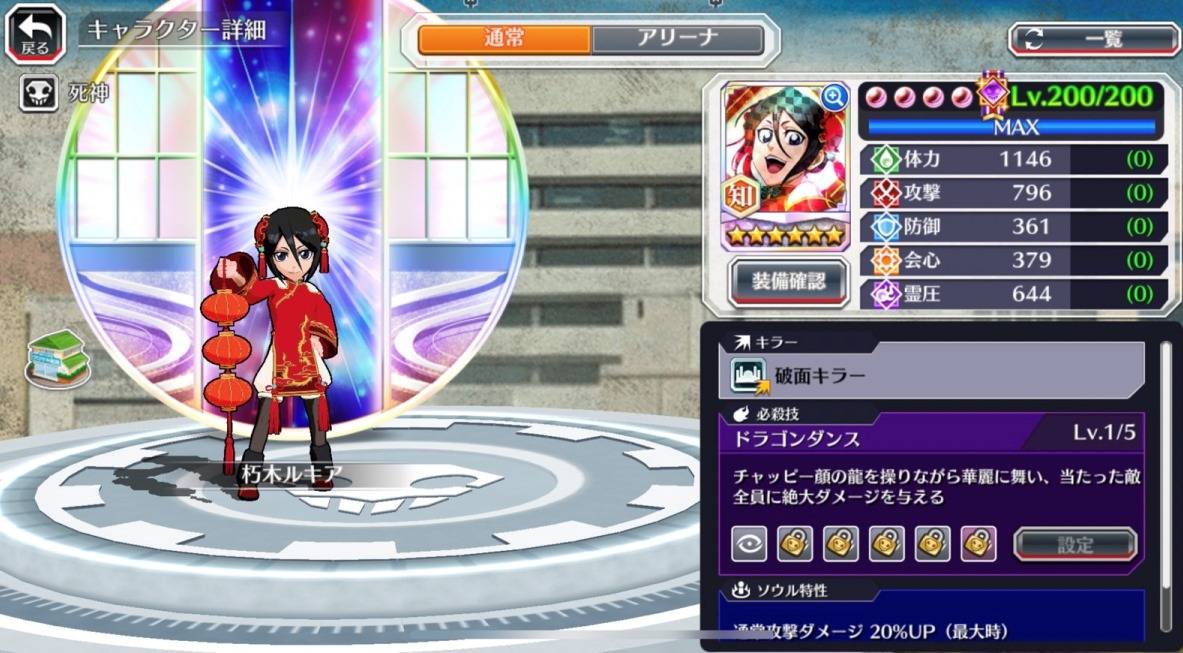View special move with eye icon

pos(748,544)
